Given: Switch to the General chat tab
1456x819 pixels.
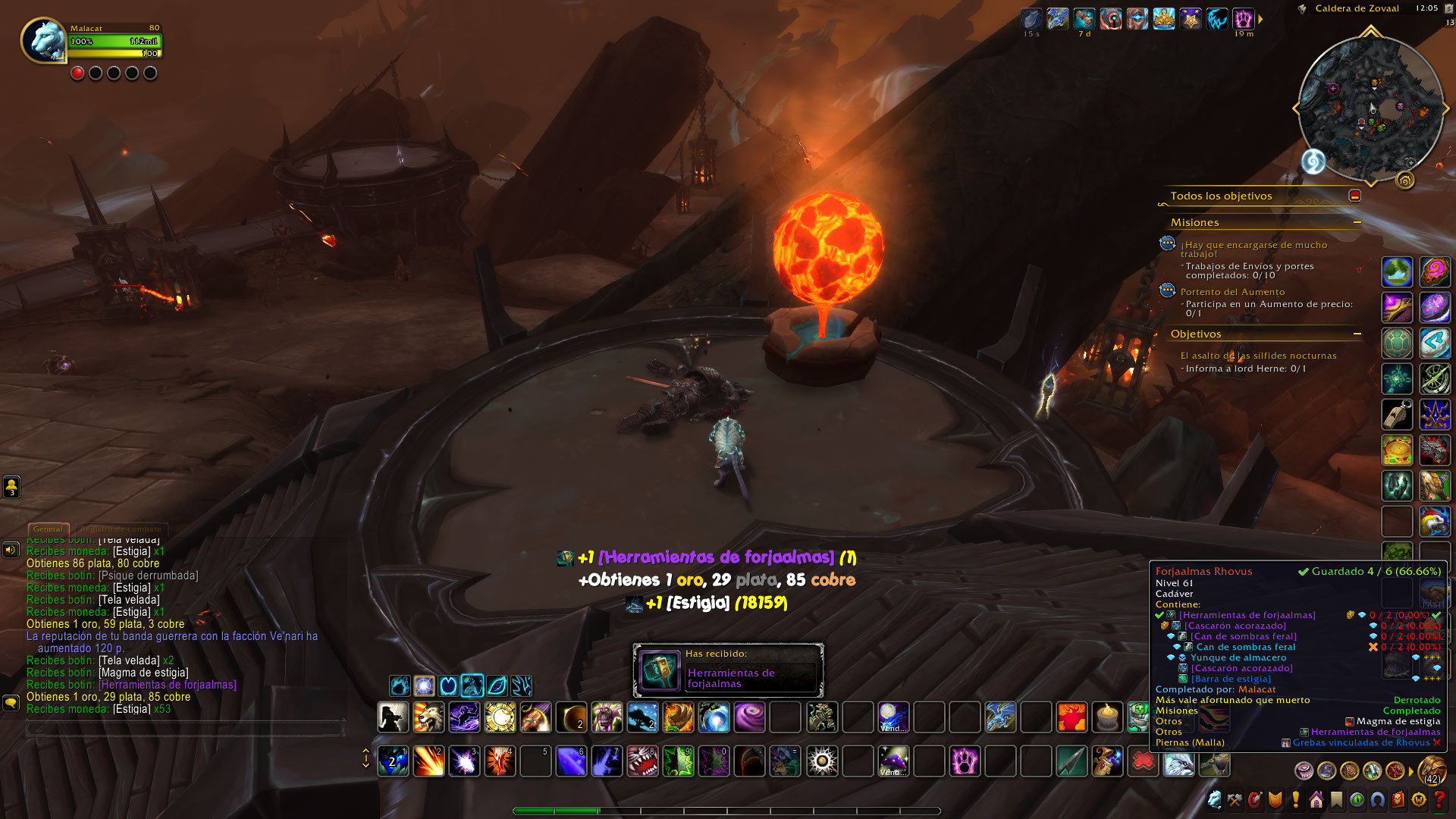Looking at the screenshot, I should point(48,529).
